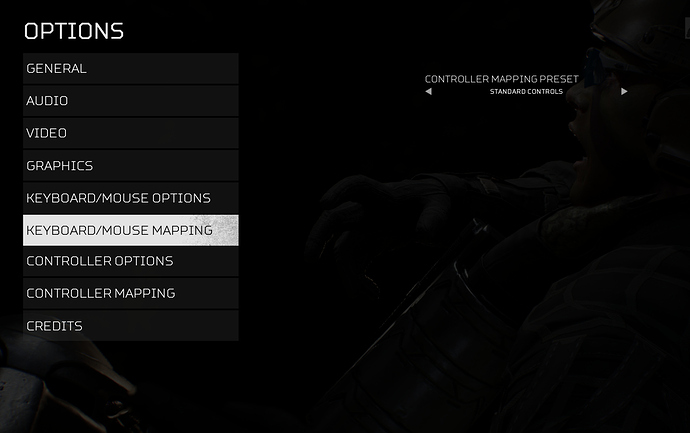Open the General options
The height and width of the screenshot is (433, 690).
click(130, 69)
